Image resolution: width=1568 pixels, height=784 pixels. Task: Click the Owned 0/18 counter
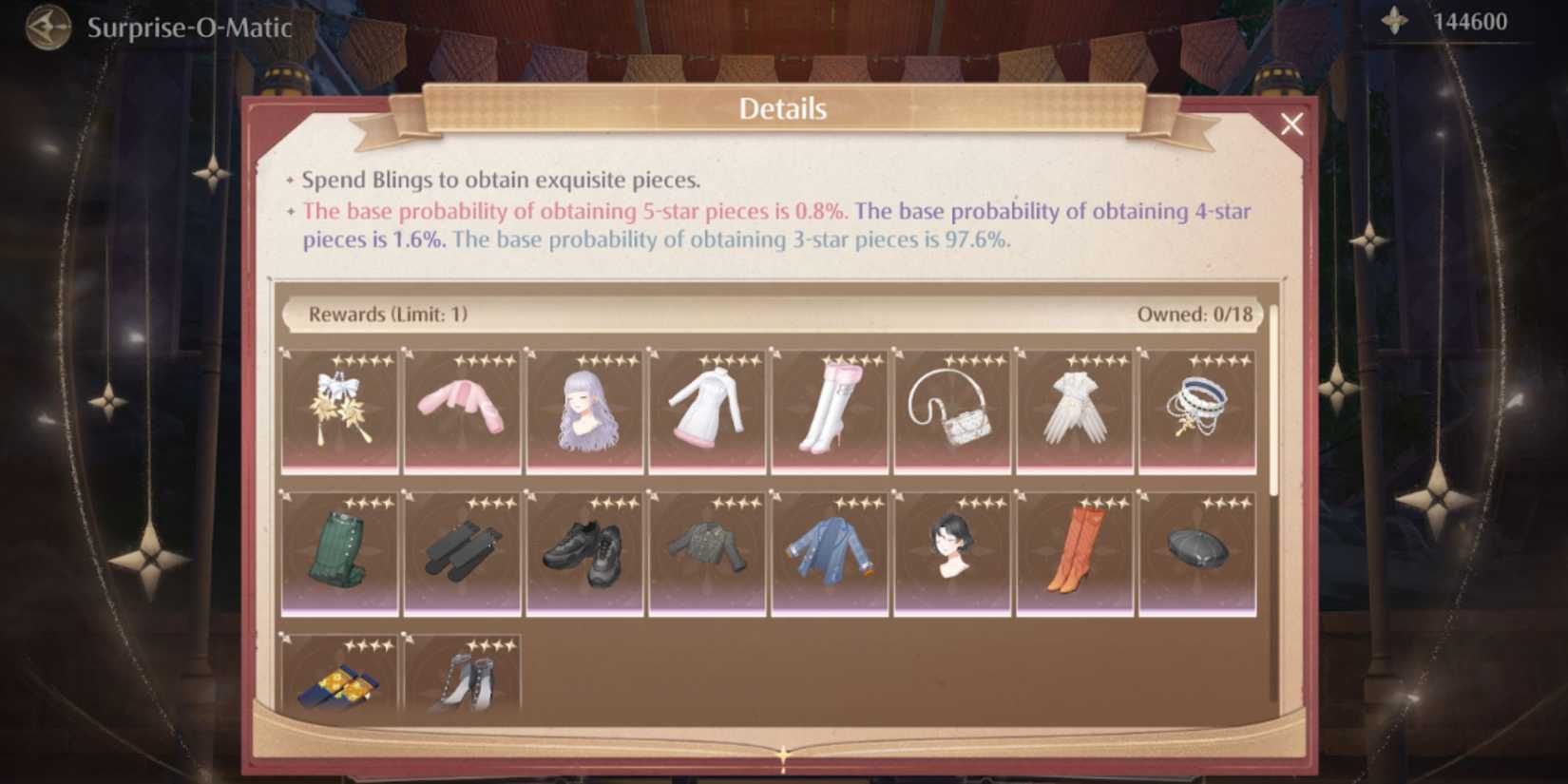point(1196,314)
